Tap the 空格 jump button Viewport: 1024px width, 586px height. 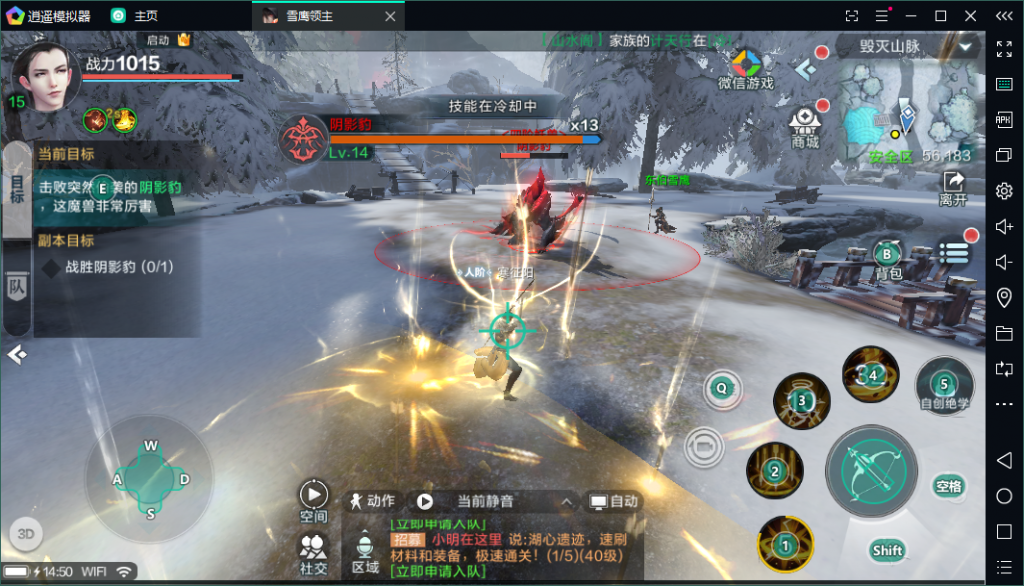[x=948, y=487]
